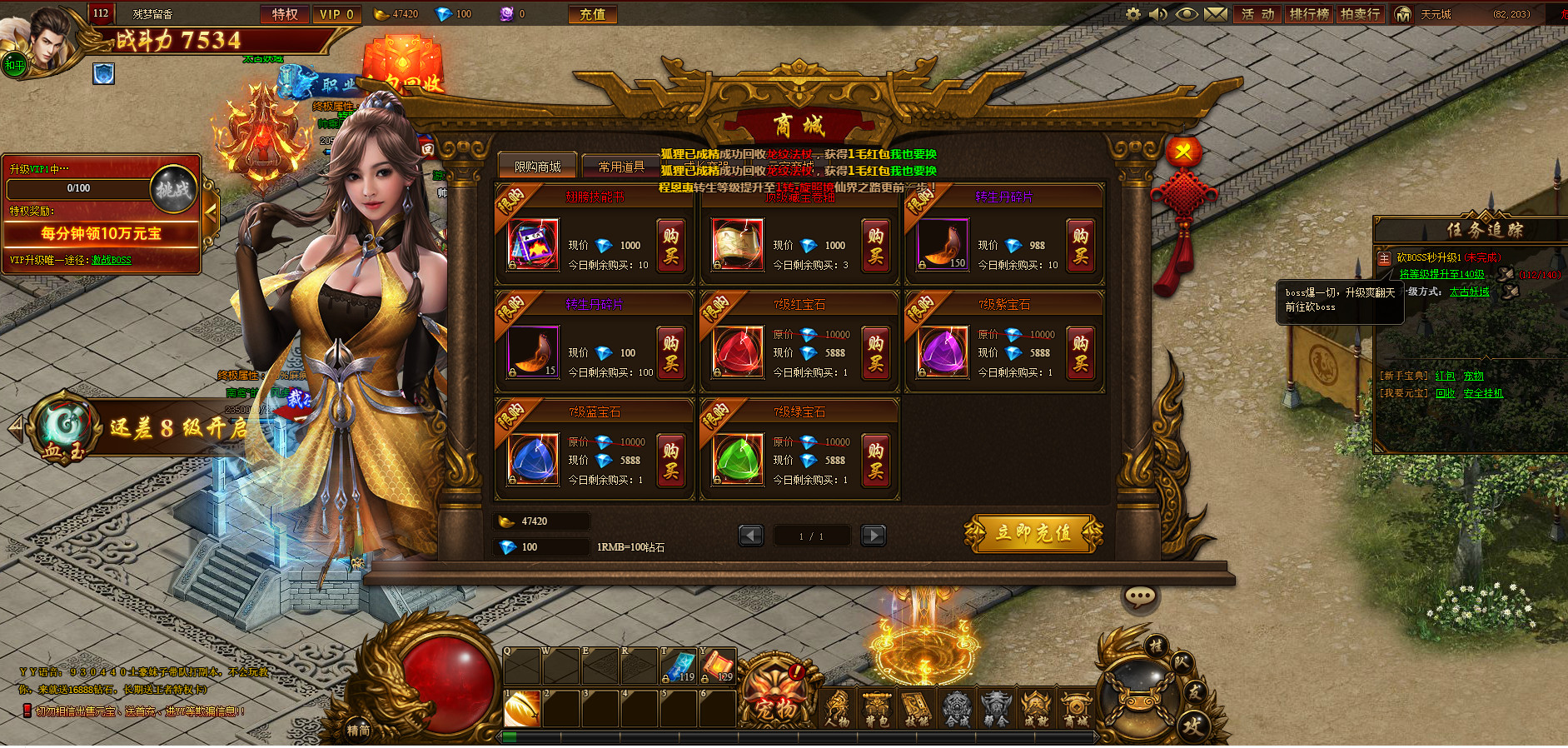Open the settings gear icon

1133,14
